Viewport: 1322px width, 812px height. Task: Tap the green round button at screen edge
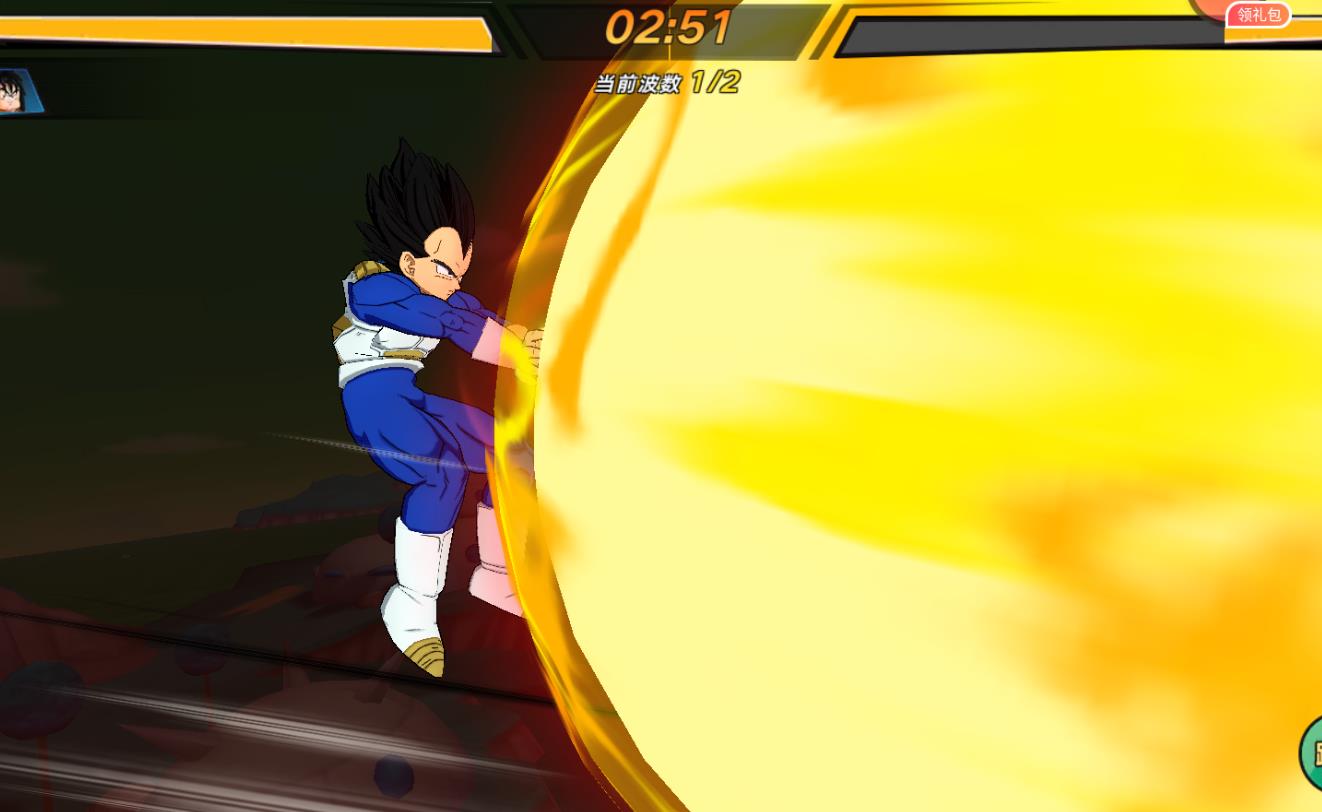click(1311, 753)
